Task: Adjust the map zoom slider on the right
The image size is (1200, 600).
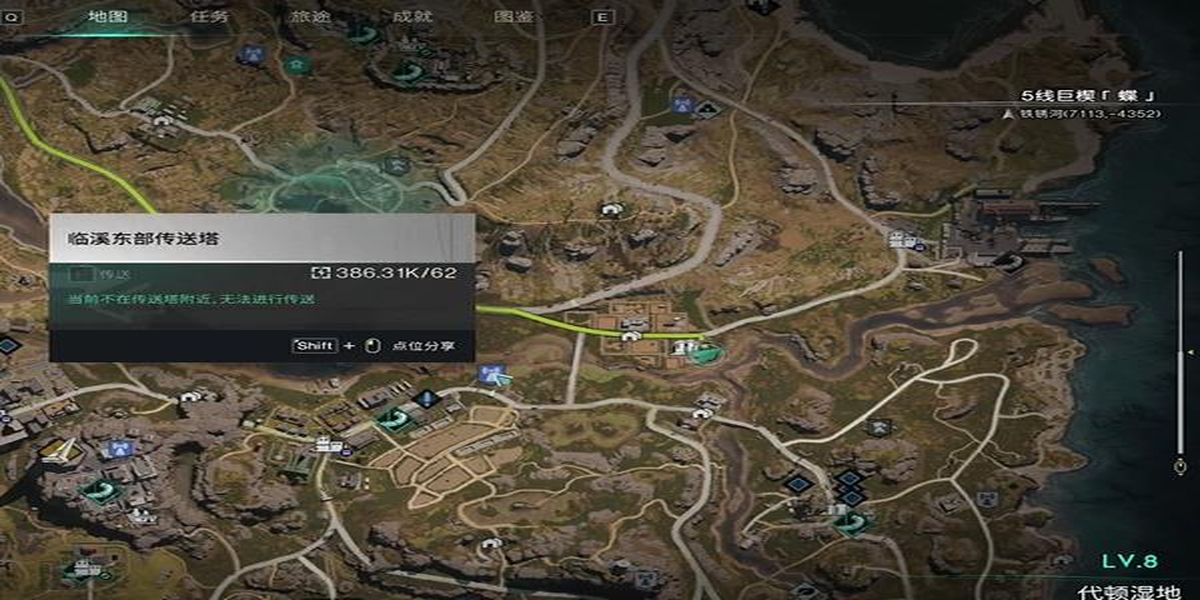Action: click(1180, 353)
